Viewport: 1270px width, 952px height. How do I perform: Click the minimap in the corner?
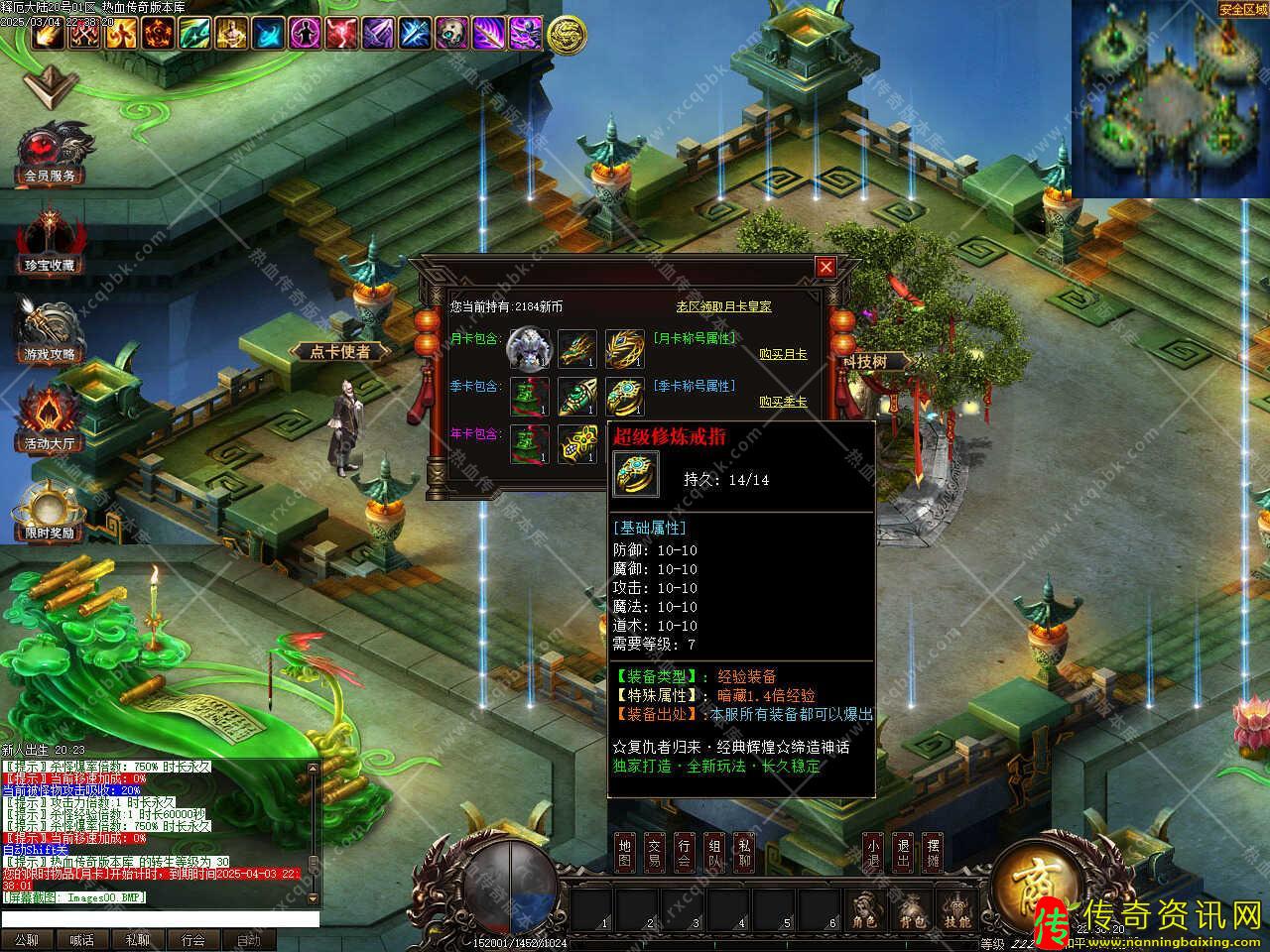click(1171, 97)
